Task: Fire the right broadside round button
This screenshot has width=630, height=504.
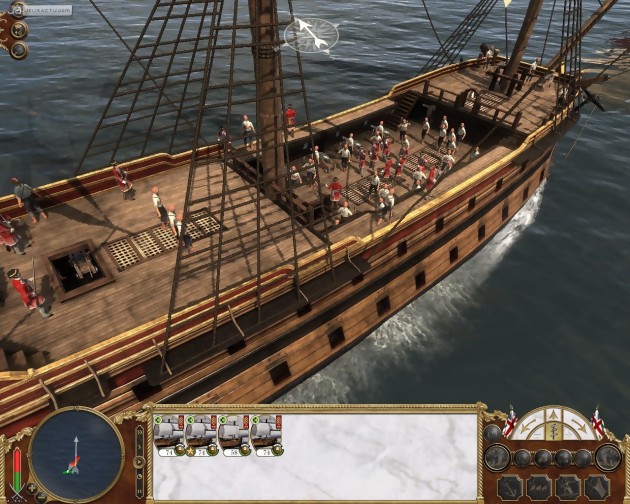Action: click(x=608, y=458)
